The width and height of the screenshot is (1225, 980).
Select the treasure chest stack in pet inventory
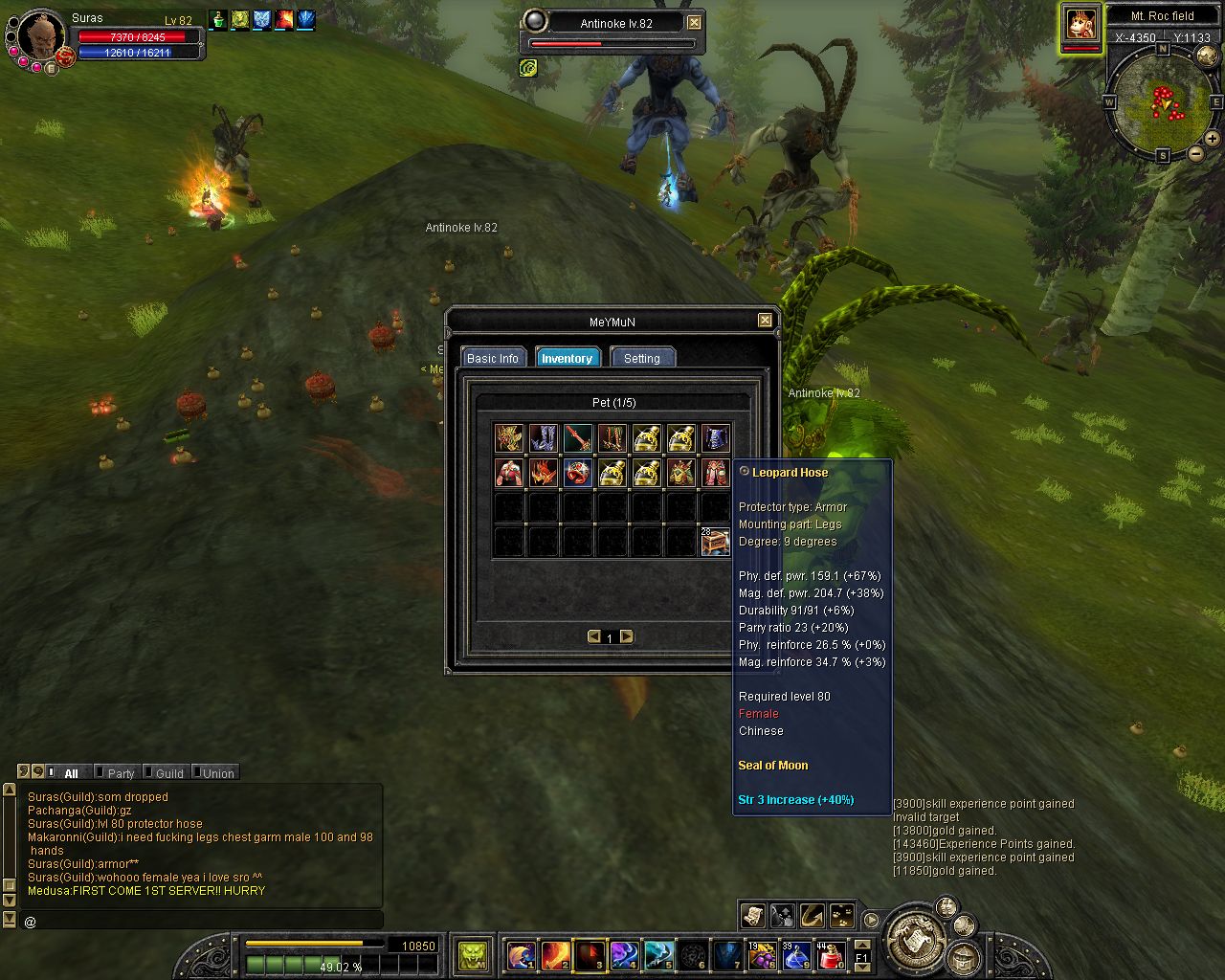point(715,542)
